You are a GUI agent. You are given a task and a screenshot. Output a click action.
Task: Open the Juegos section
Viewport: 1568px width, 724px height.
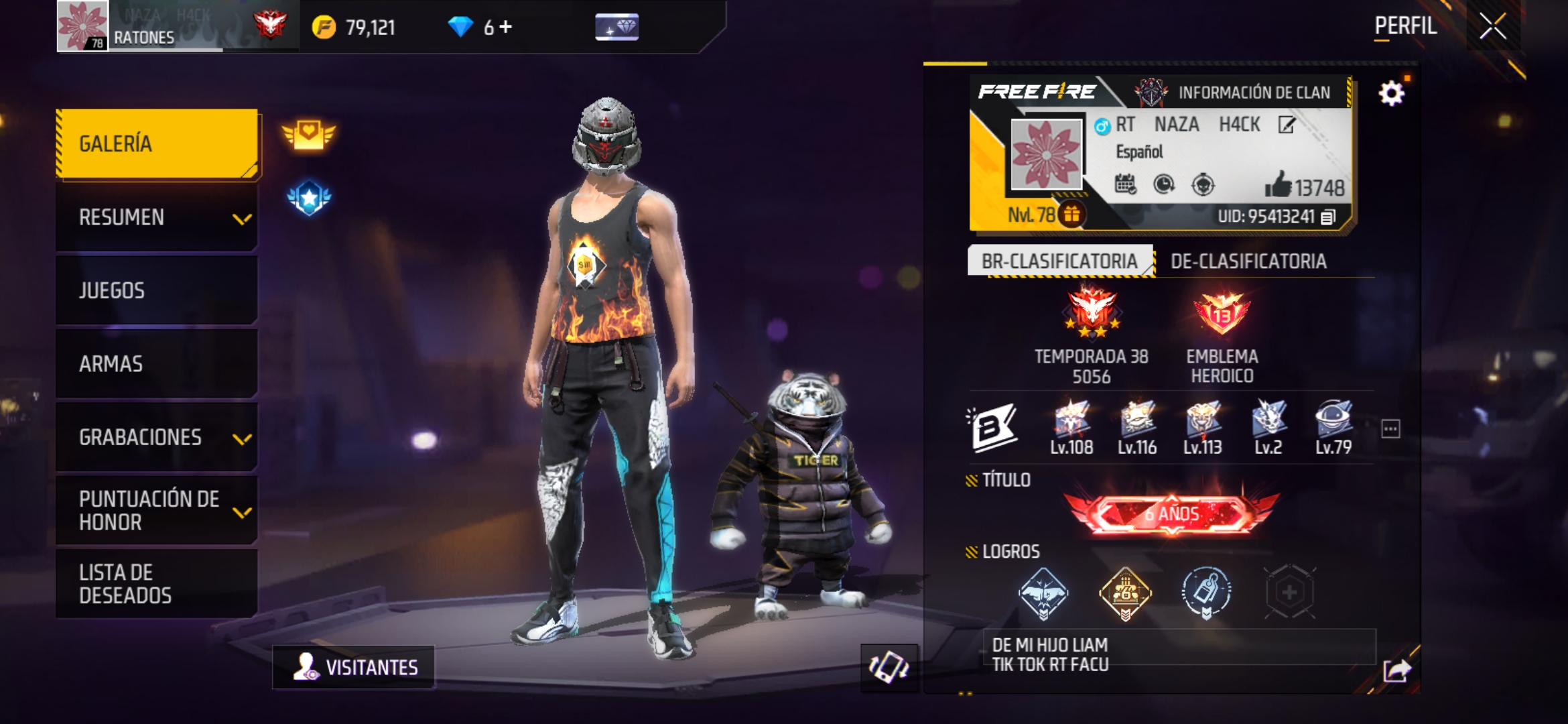[x=157, y=290]
